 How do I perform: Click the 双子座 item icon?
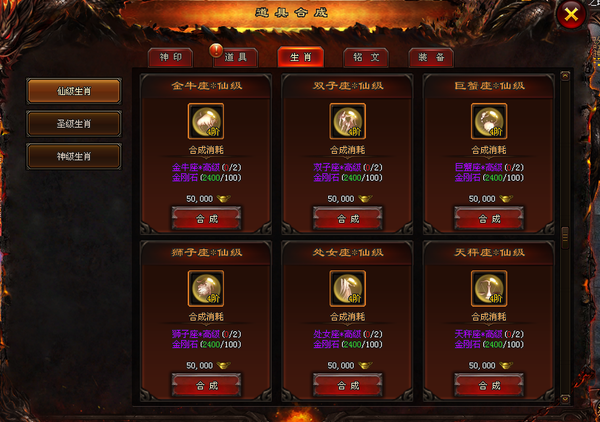point(348,123)
